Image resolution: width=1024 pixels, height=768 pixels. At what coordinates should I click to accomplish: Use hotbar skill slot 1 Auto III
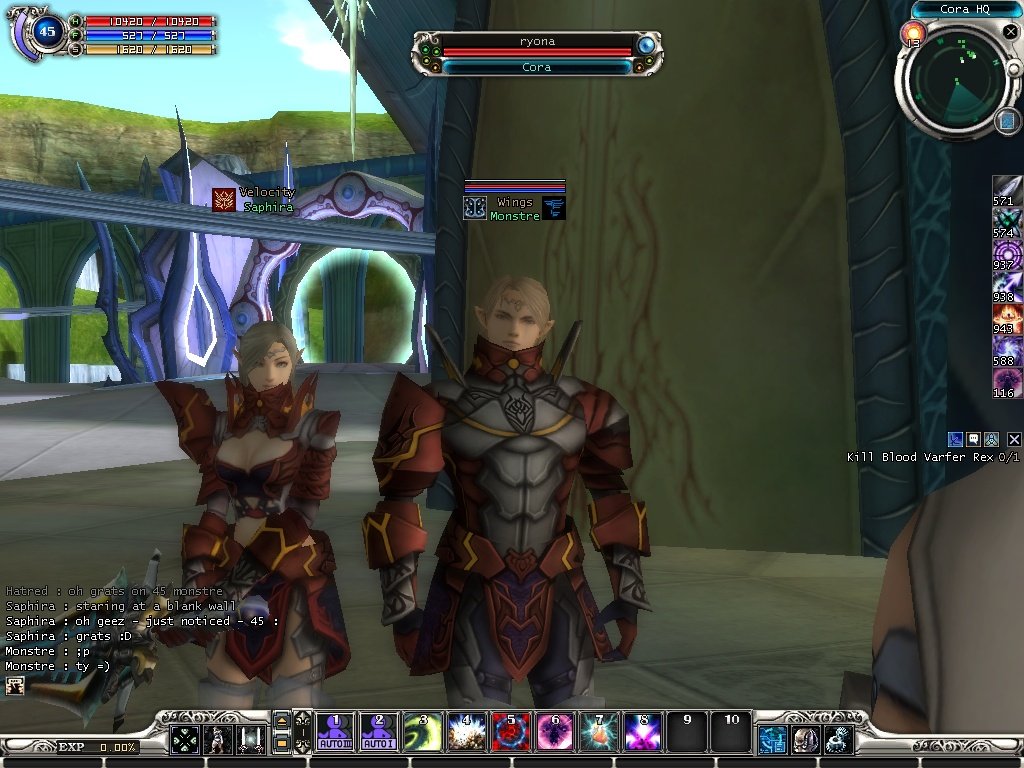coord(337,732)
